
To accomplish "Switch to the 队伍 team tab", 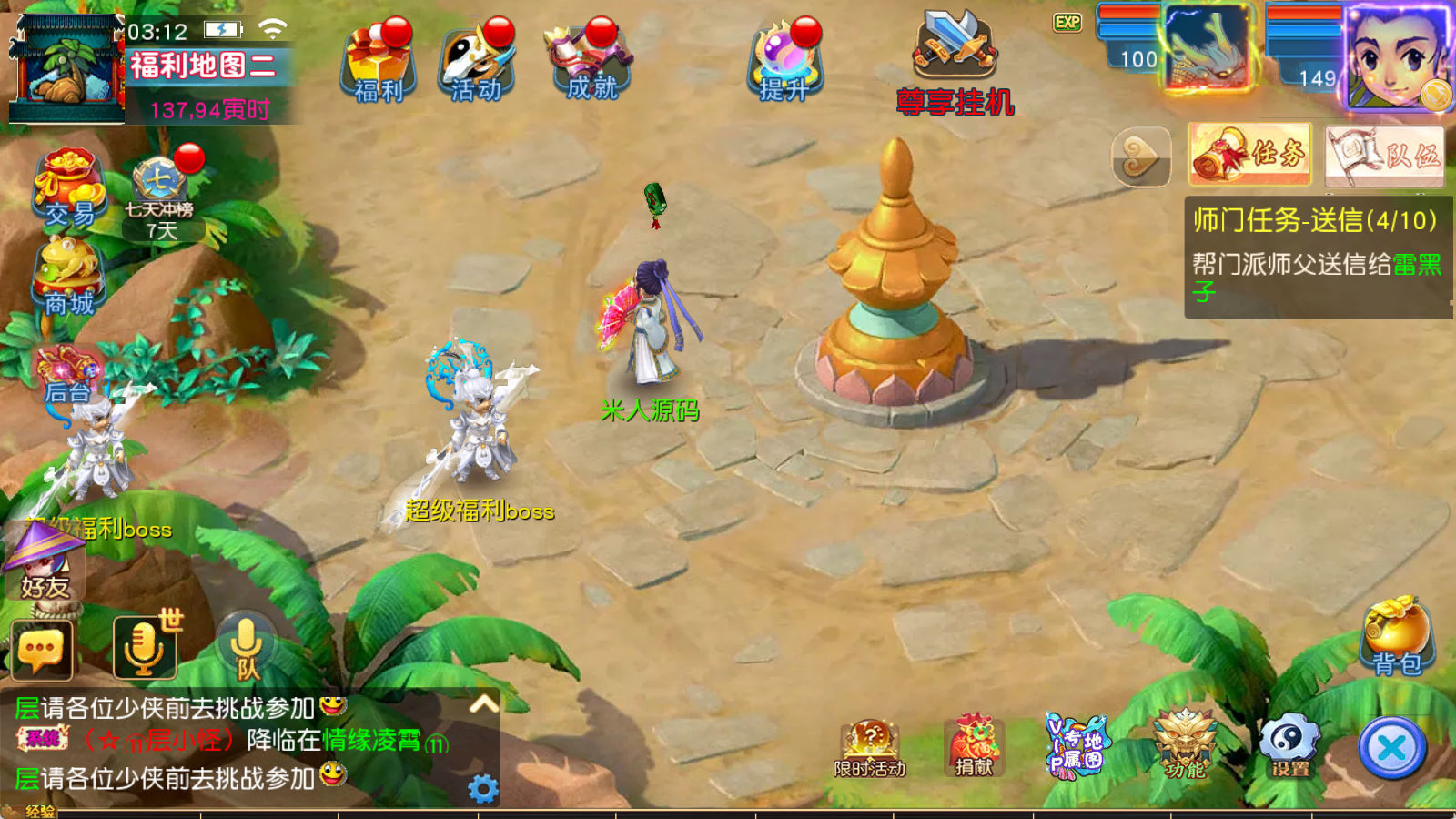I will pyautogui.click(x=1384, y=156).
